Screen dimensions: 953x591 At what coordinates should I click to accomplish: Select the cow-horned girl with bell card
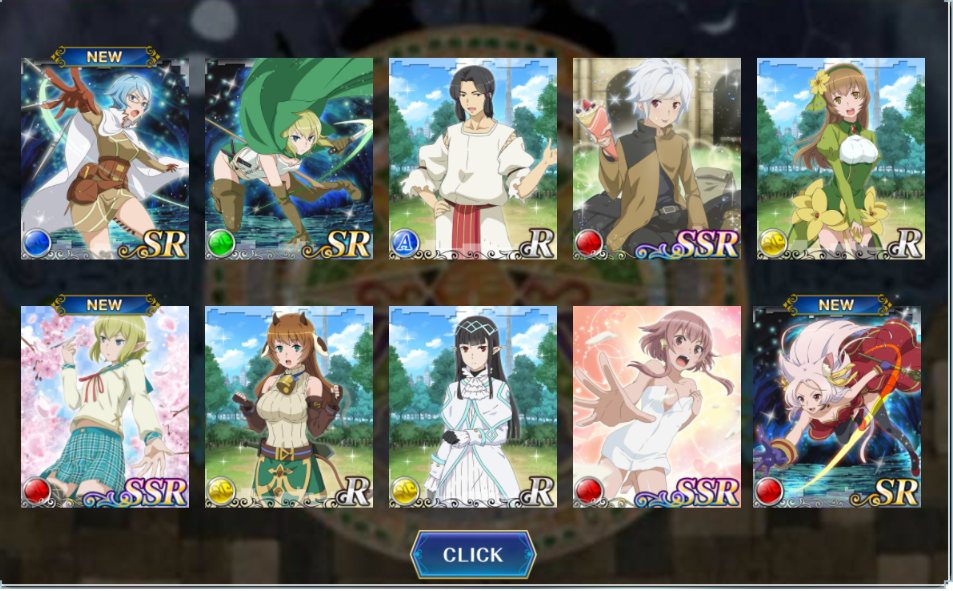(289, 407)
